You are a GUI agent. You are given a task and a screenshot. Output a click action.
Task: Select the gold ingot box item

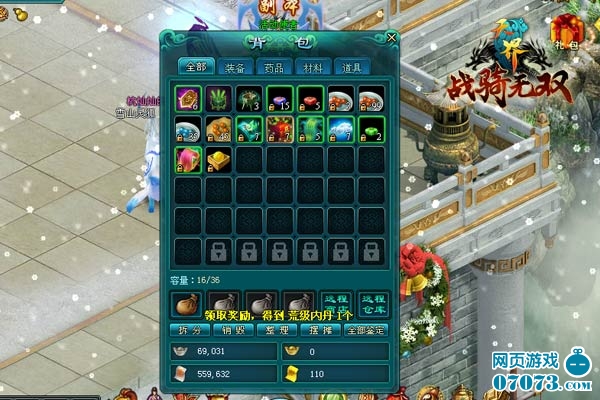click(x=219, y=160)
